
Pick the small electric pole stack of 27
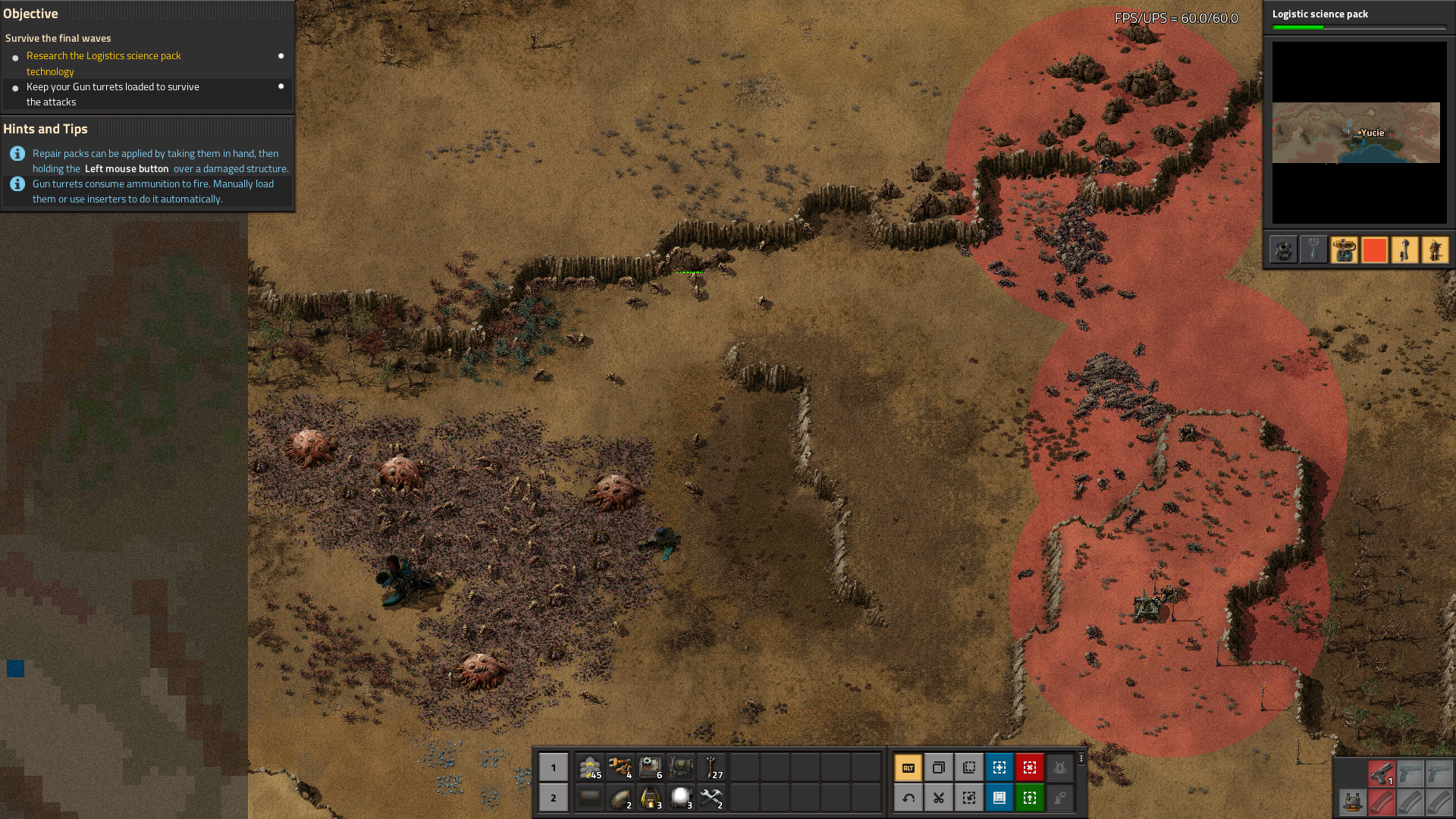[x=711, y=767]
